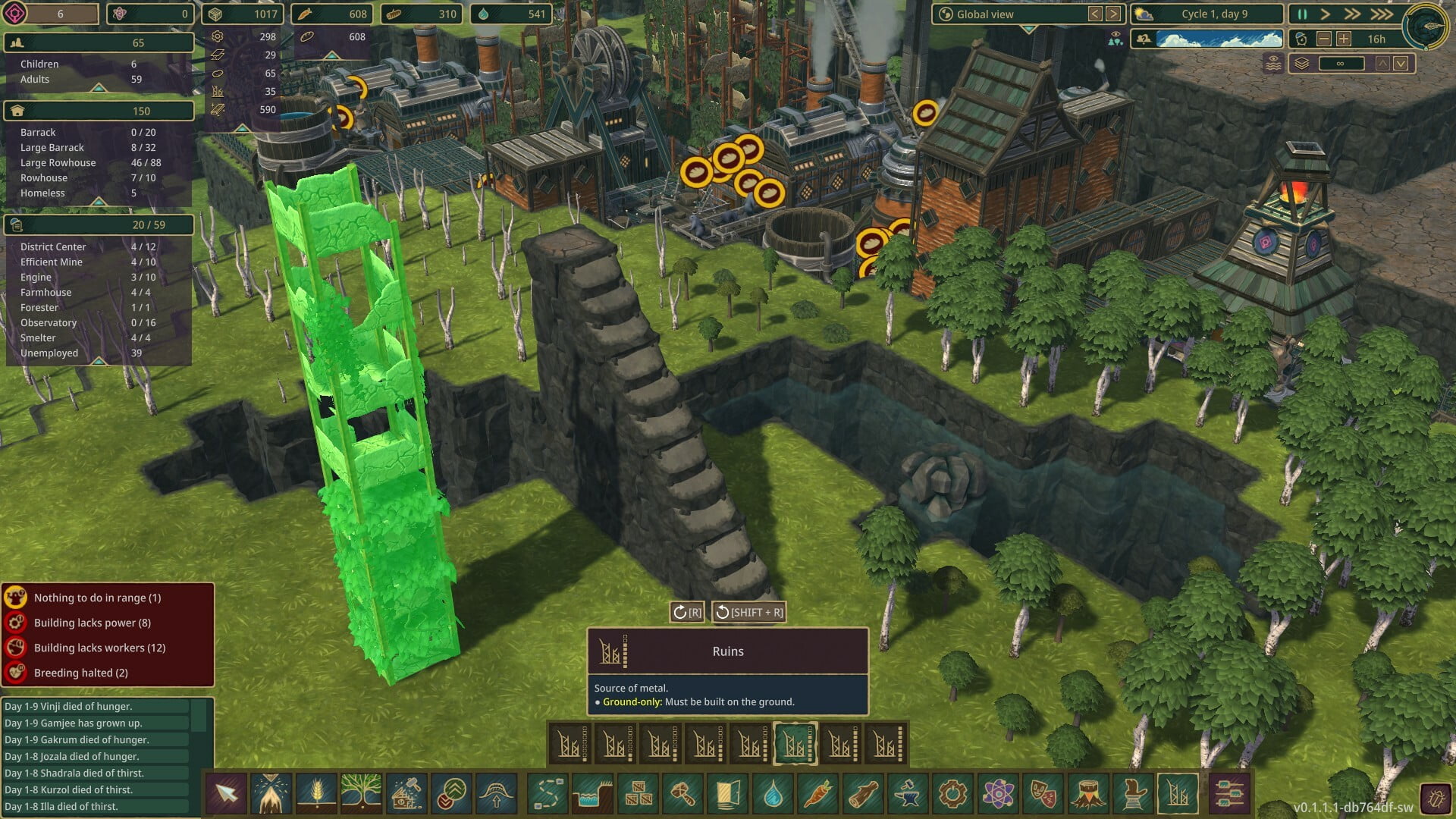This screenshot has height=819, width=1456.
Task: Toggle the trees visibility eye icon
Action: pos(1115,39)
